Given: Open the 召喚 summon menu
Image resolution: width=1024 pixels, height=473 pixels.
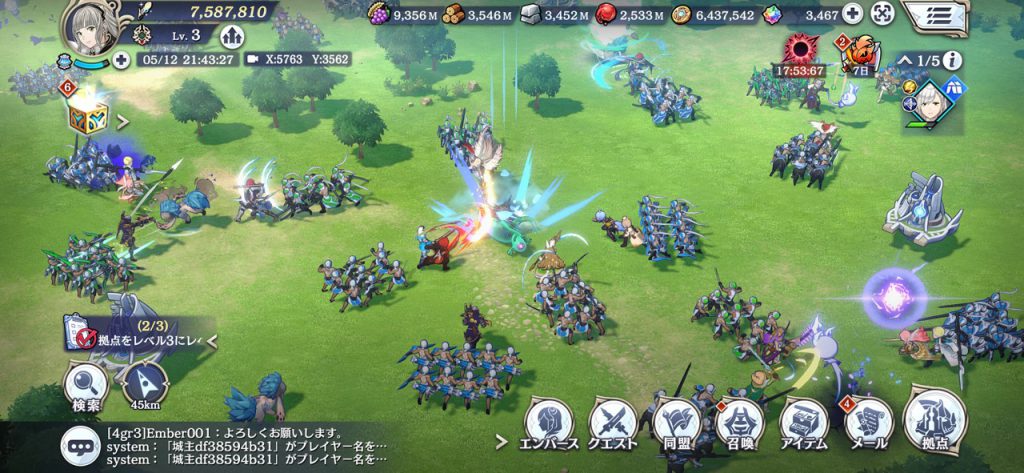Looking at the screenshot, I should pos(740,425).
